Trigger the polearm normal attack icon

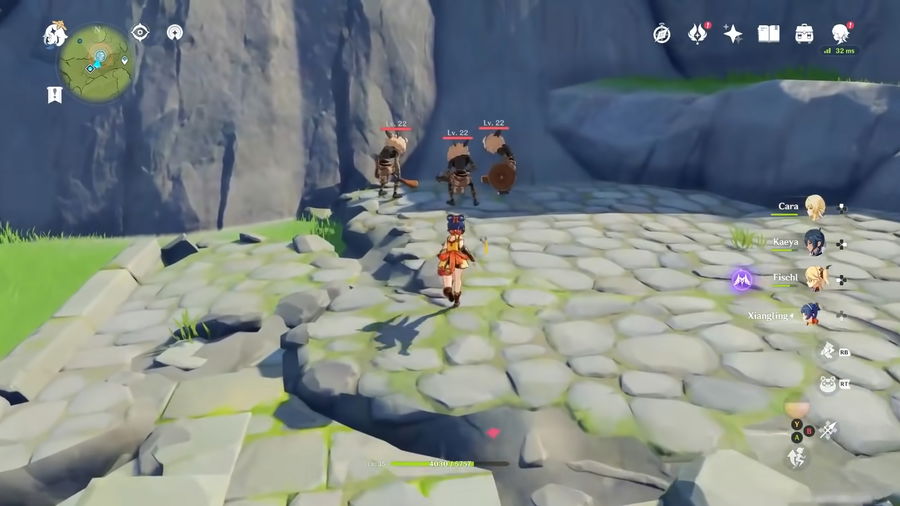(828, 430)
